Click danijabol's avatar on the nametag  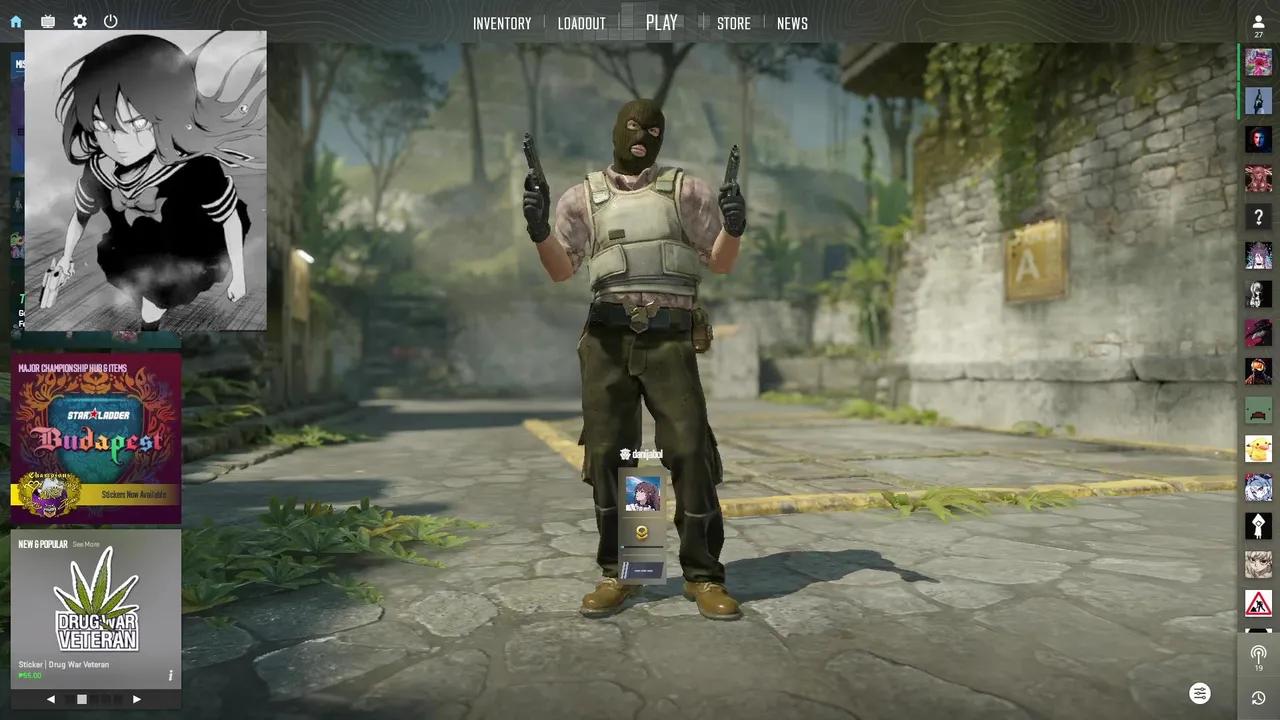[x=641, y=494]
